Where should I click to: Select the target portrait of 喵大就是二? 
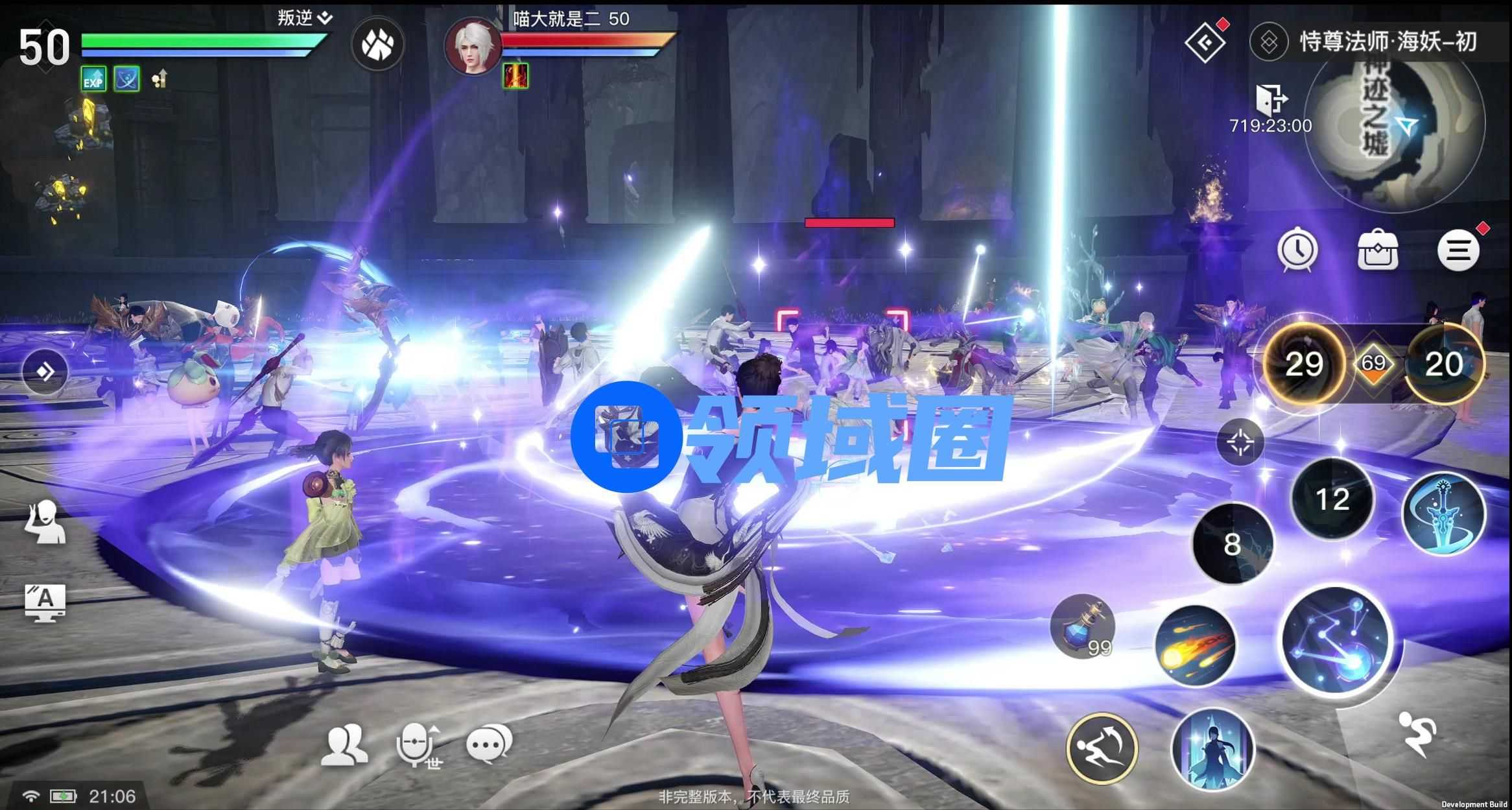pyautogui.click(x=471, y=45)
